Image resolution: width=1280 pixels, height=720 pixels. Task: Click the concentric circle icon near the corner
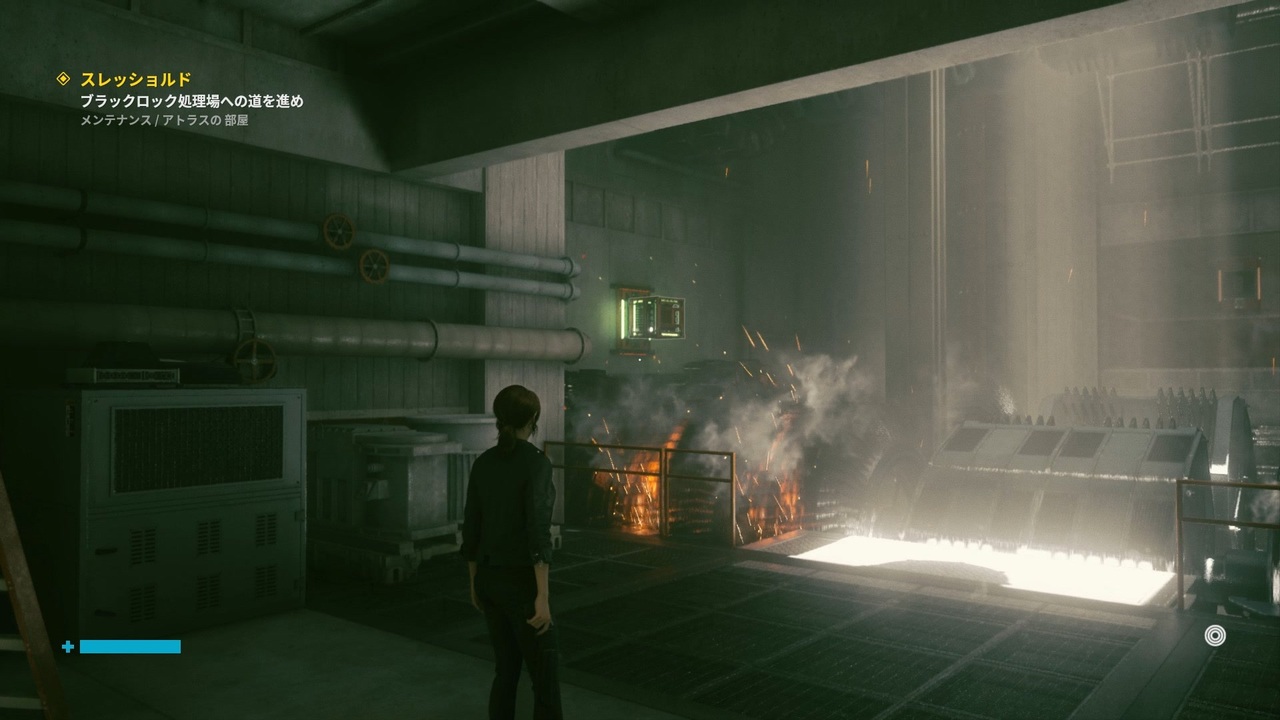1215,635
